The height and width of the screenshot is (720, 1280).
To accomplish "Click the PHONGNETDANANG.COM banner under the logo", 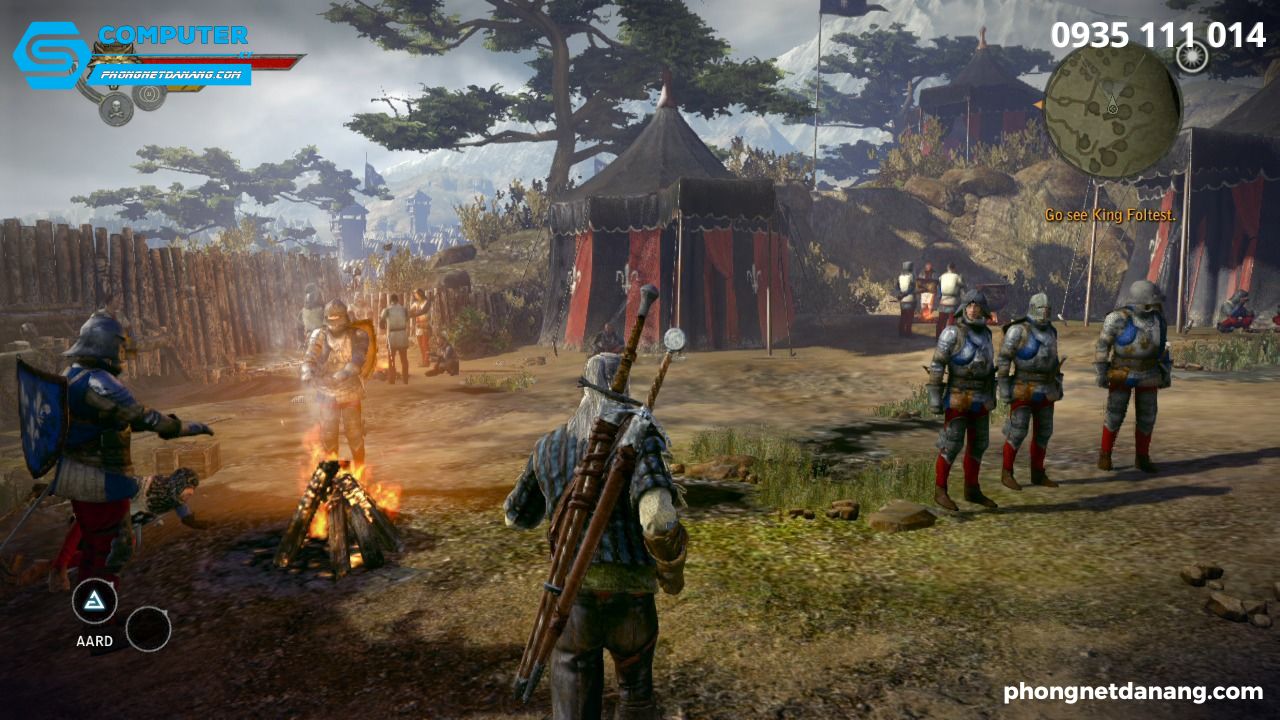I will pyautogui.click(x=172, y=74).
